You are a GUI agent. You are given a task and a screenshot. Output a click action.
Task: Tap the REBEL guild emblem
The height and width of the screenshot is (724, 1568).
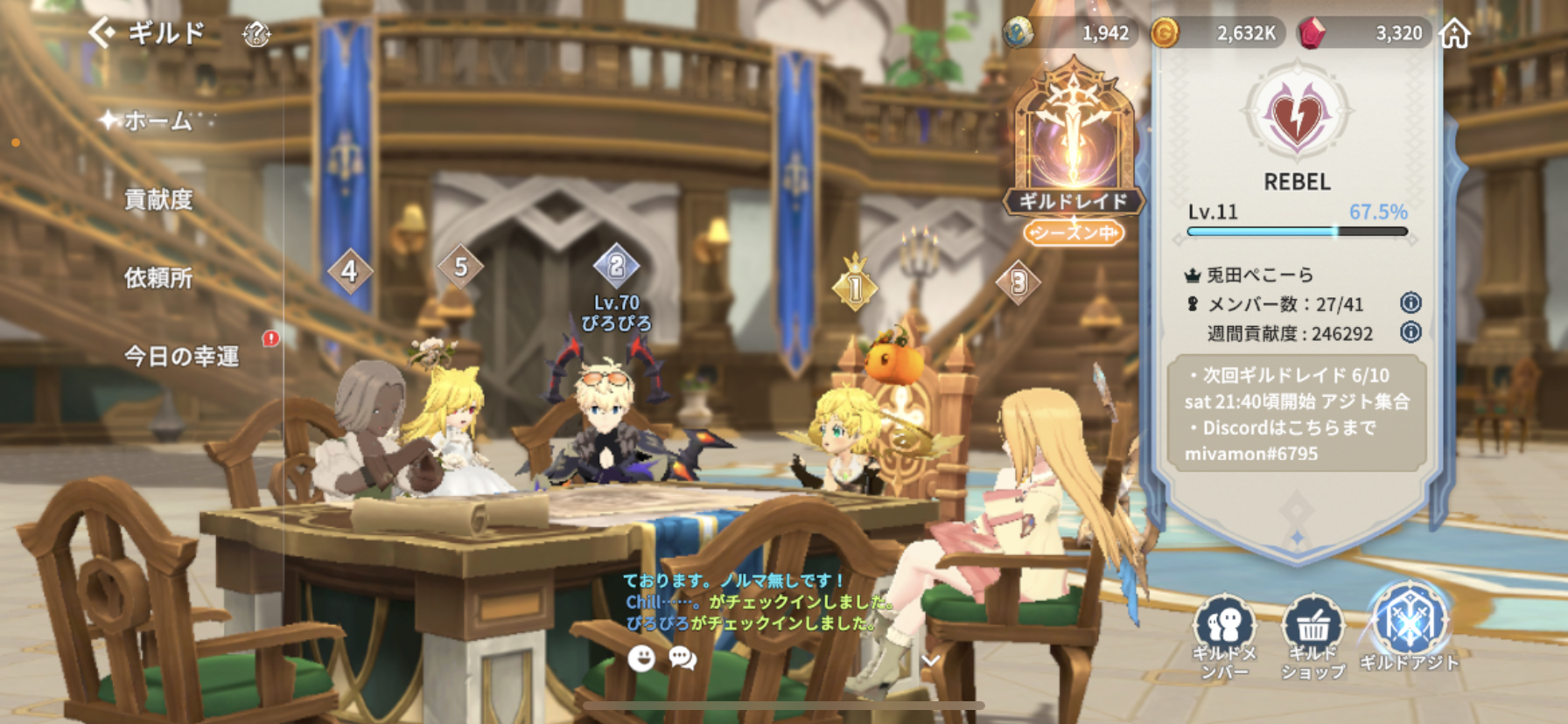tap(1297, 115)
